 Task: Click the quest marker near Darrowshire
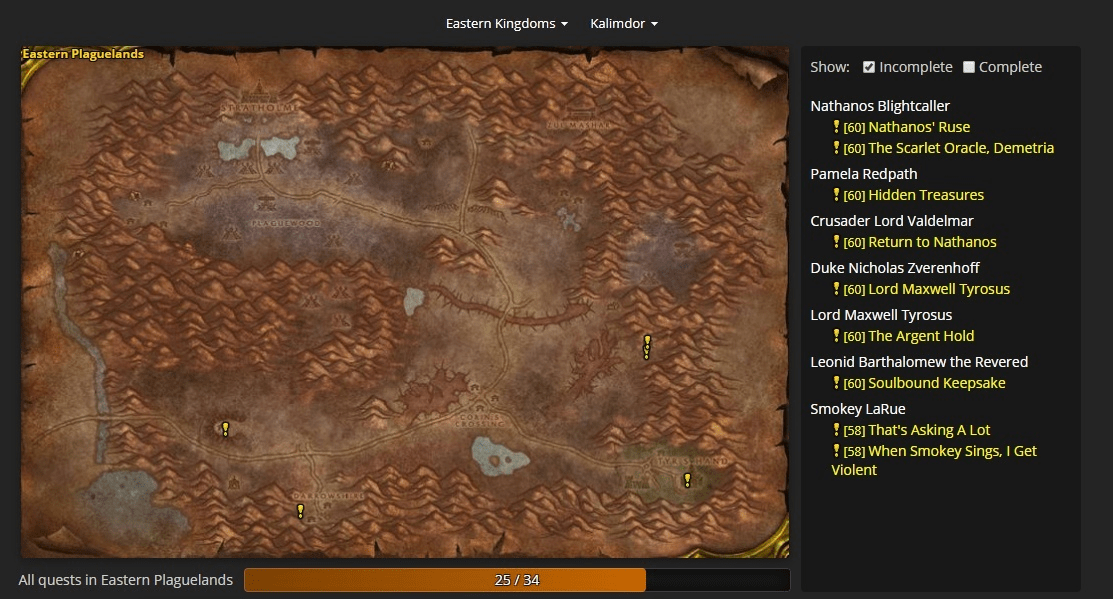(300, 511)
